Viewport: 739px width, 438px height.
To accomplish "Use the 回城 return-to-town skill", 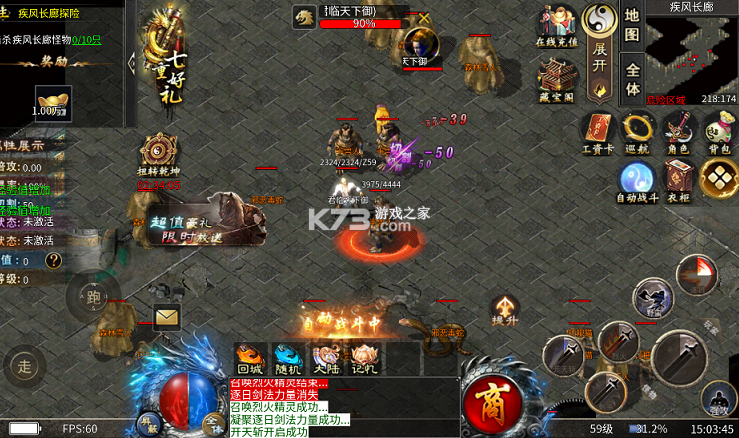I will click(x=249, y=357).
